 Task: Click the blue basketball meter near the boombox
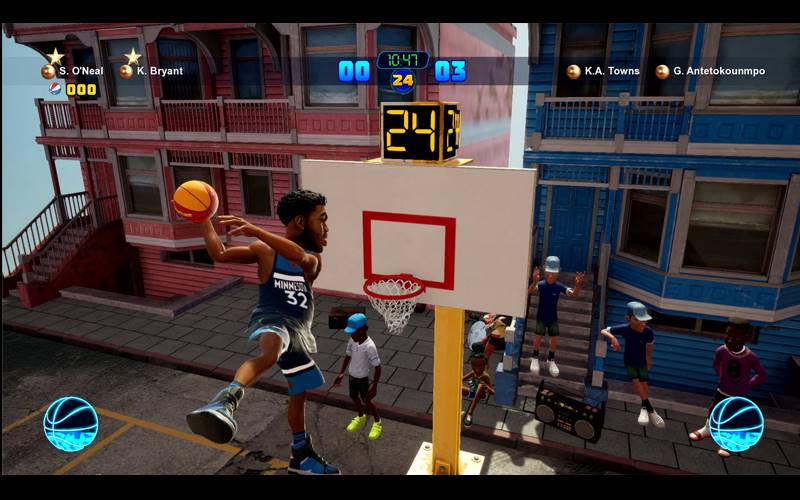(x=736, y=424)
